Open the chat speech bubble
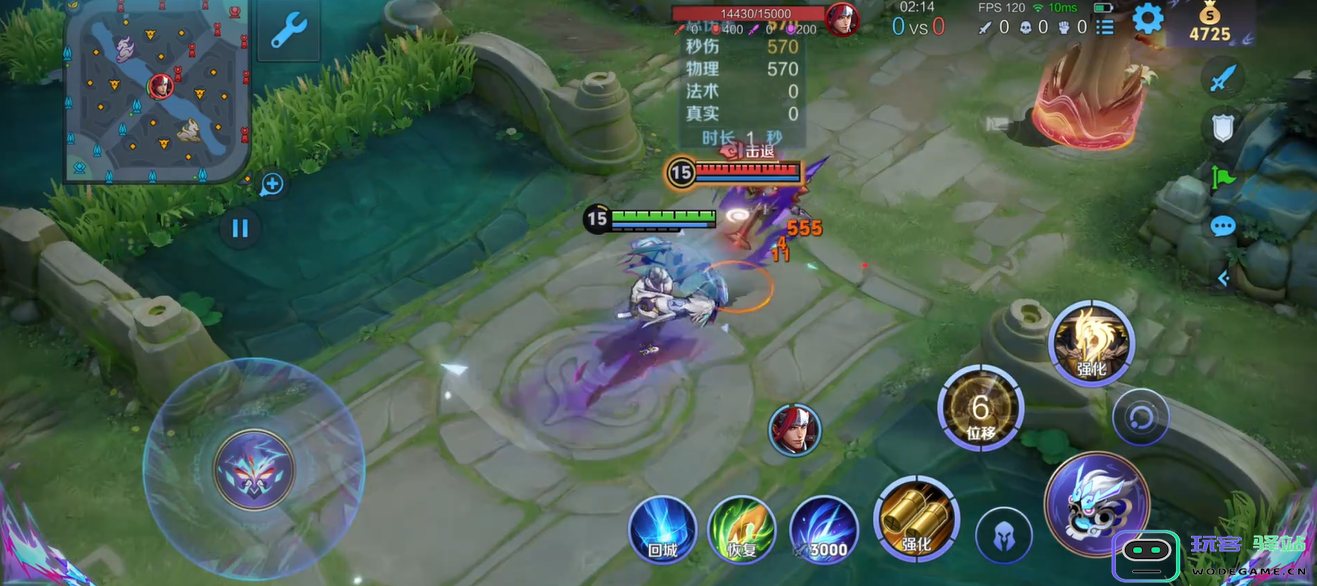This screenshot has width=1317, height=586. [1223, 227]
